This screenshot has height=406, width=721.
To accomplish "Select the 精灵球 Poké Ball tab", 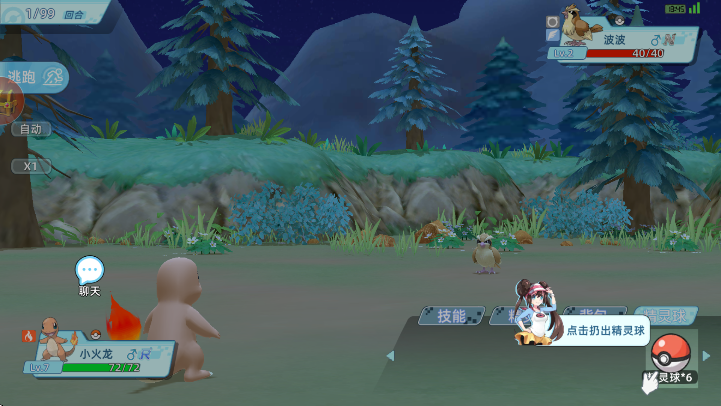I will (x=665, y=316).
